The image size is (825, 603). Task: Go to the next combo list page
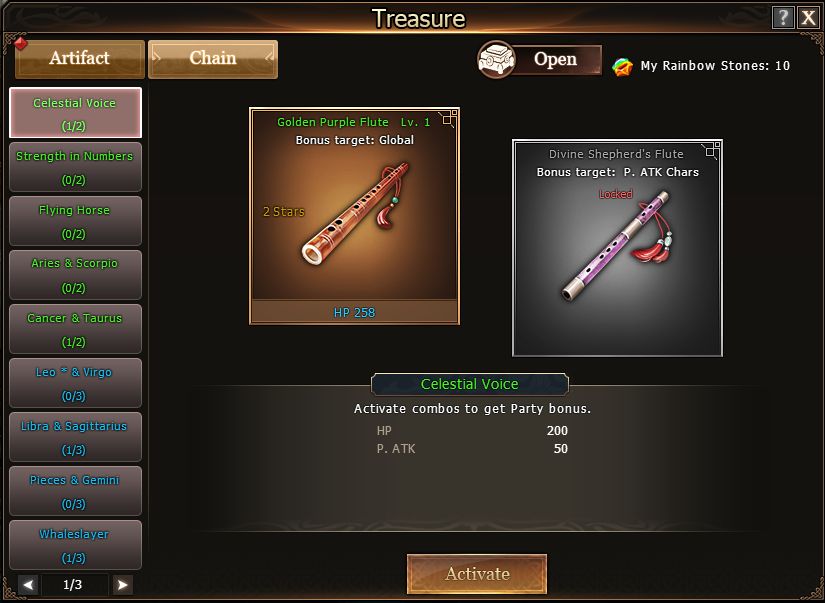tap(122, 585)
